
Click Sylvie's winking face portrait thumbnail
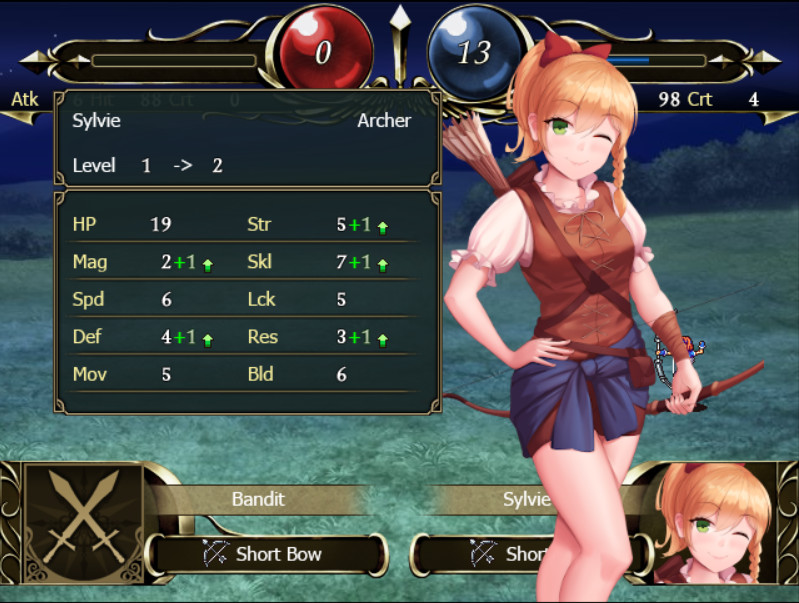pos(714,524)
